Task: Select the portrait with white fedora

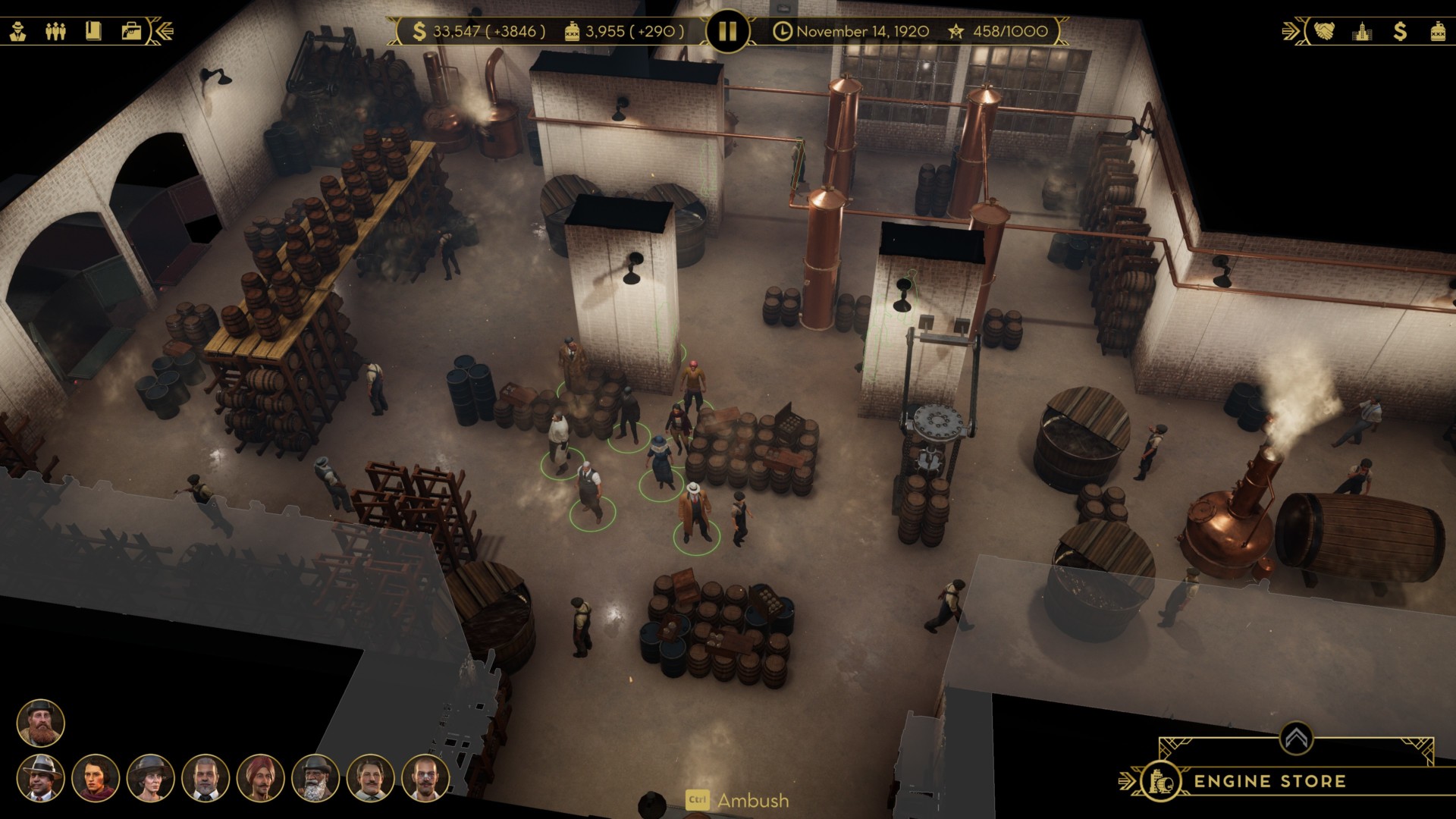Action: [x=41, y=777]
